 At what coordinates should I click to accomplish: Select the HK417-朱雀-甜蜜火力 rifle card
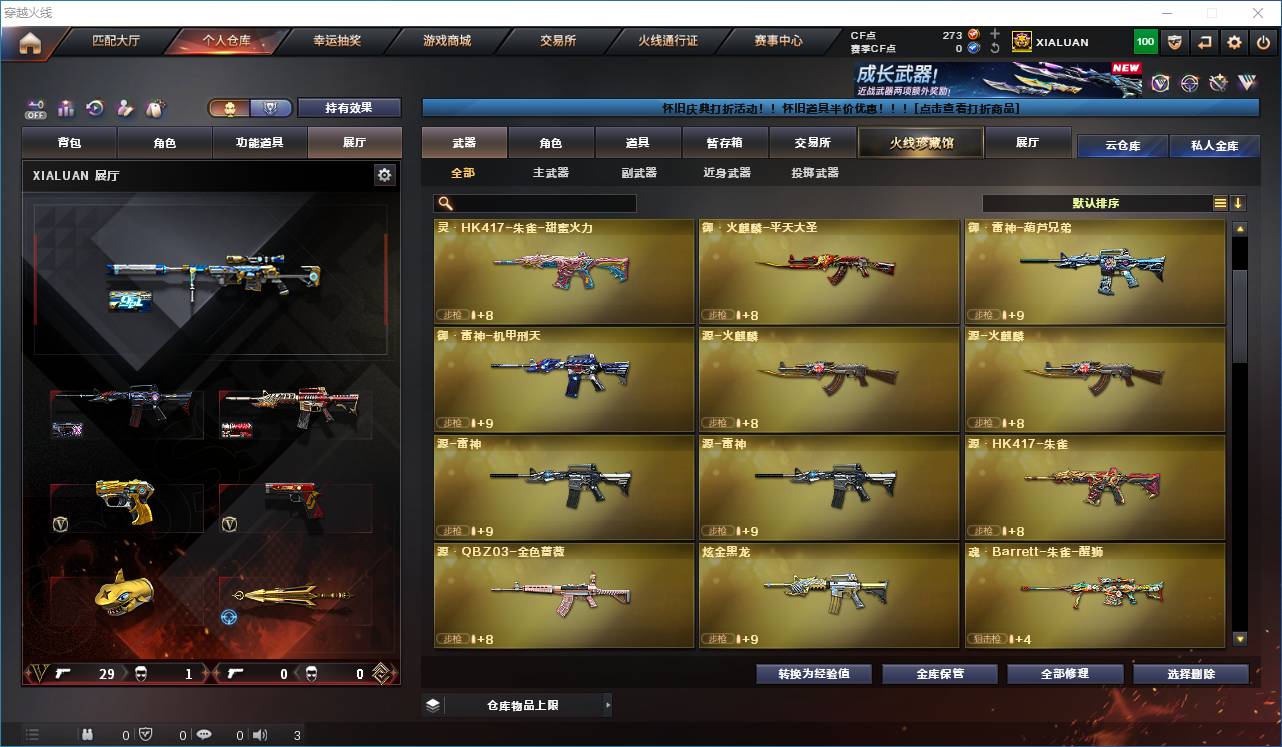[x=564, y=271]
